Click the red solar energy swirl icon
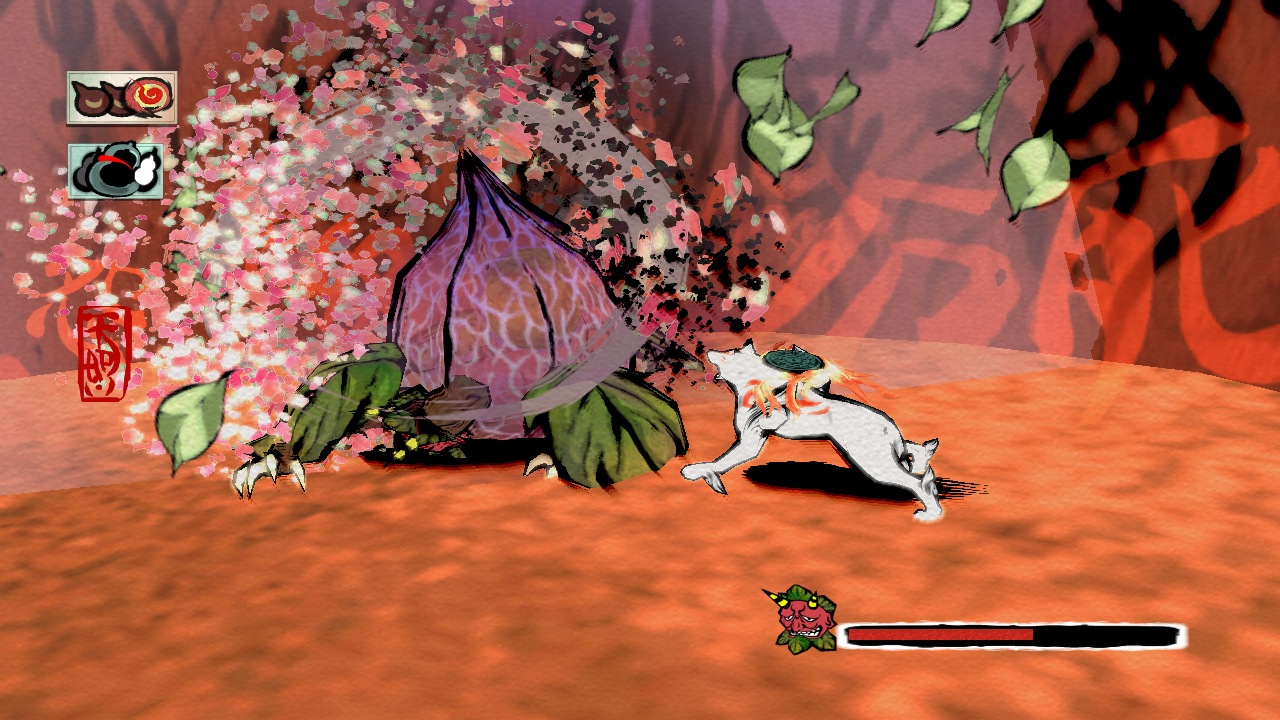The height and width of the screenshot is (720, 1280). pos(151,97)
